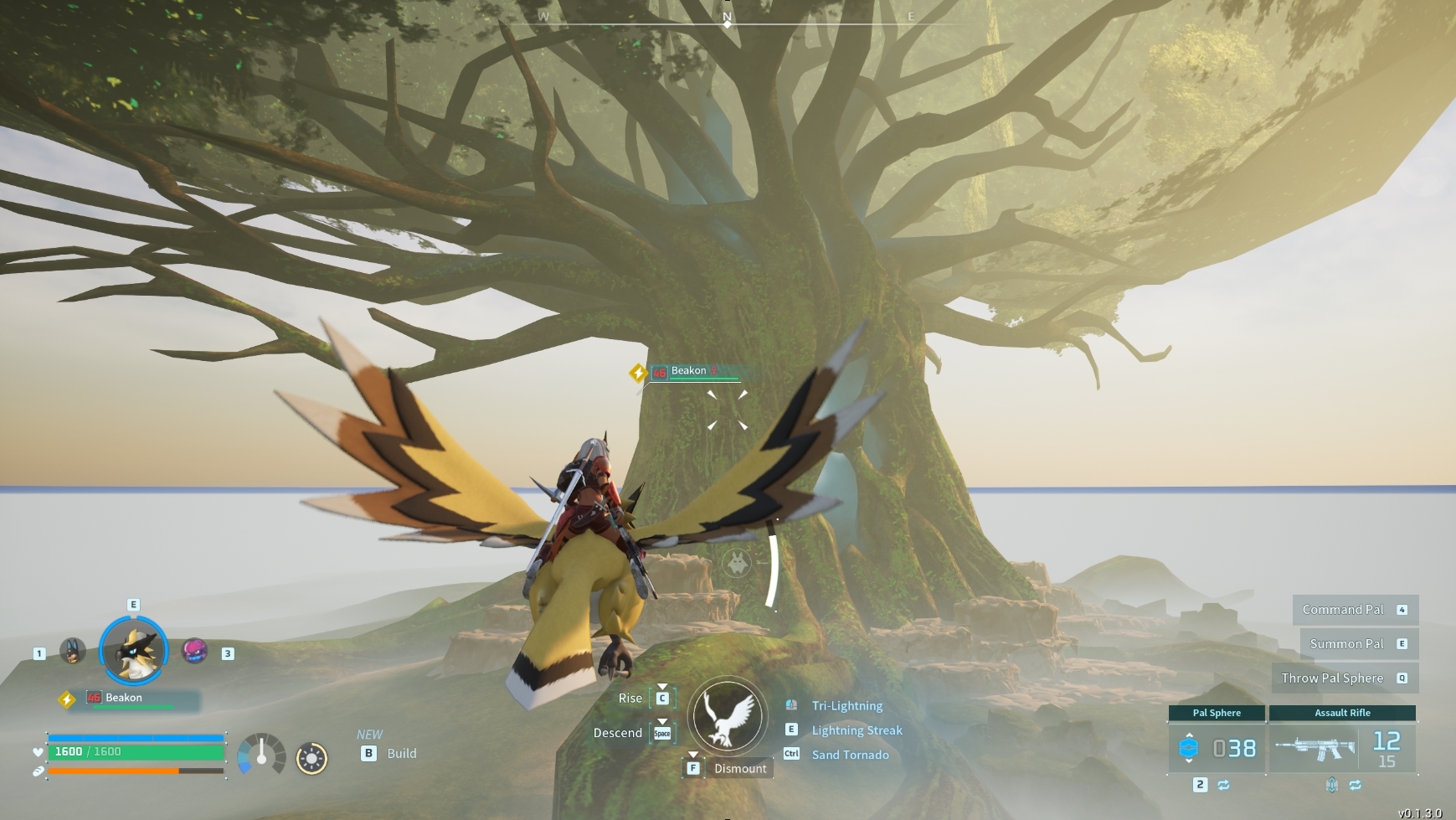The image size is (1456, 820).
Task: Click the Throw Pal Sphere button
Action: (x=1345, y=678)
